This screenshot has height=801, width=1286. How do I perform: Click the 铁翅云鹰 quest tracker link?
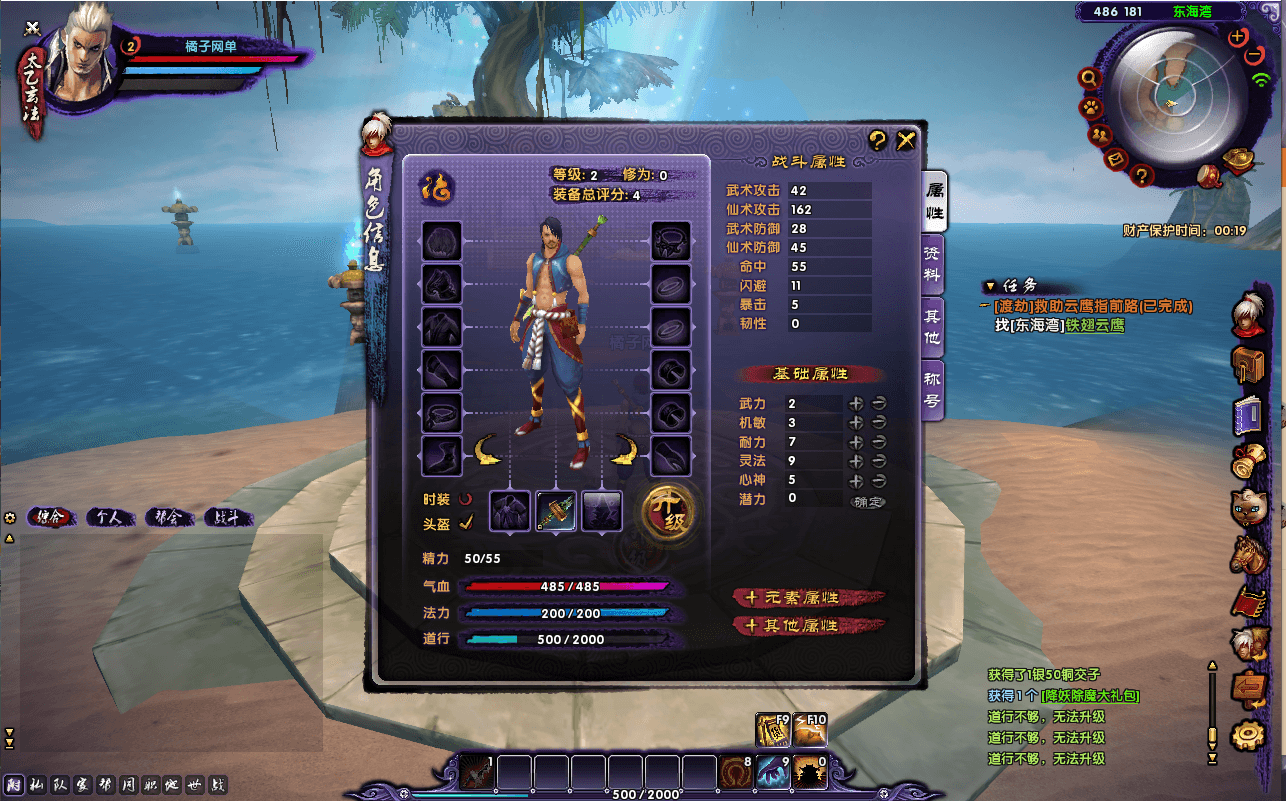tap(1094, 325)
